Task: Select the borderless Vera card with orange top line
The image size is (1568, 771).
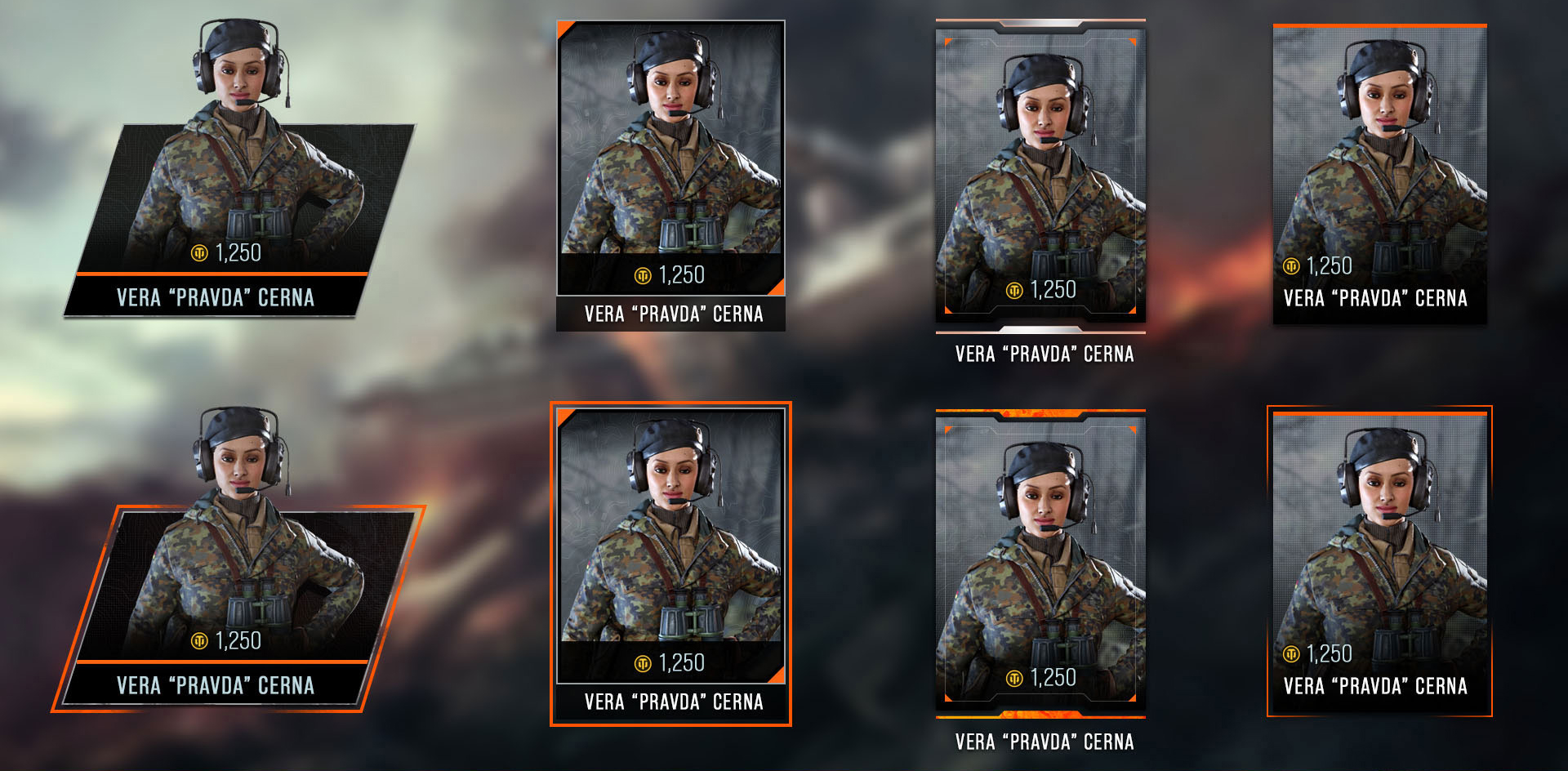Action: pos(1379,174)
